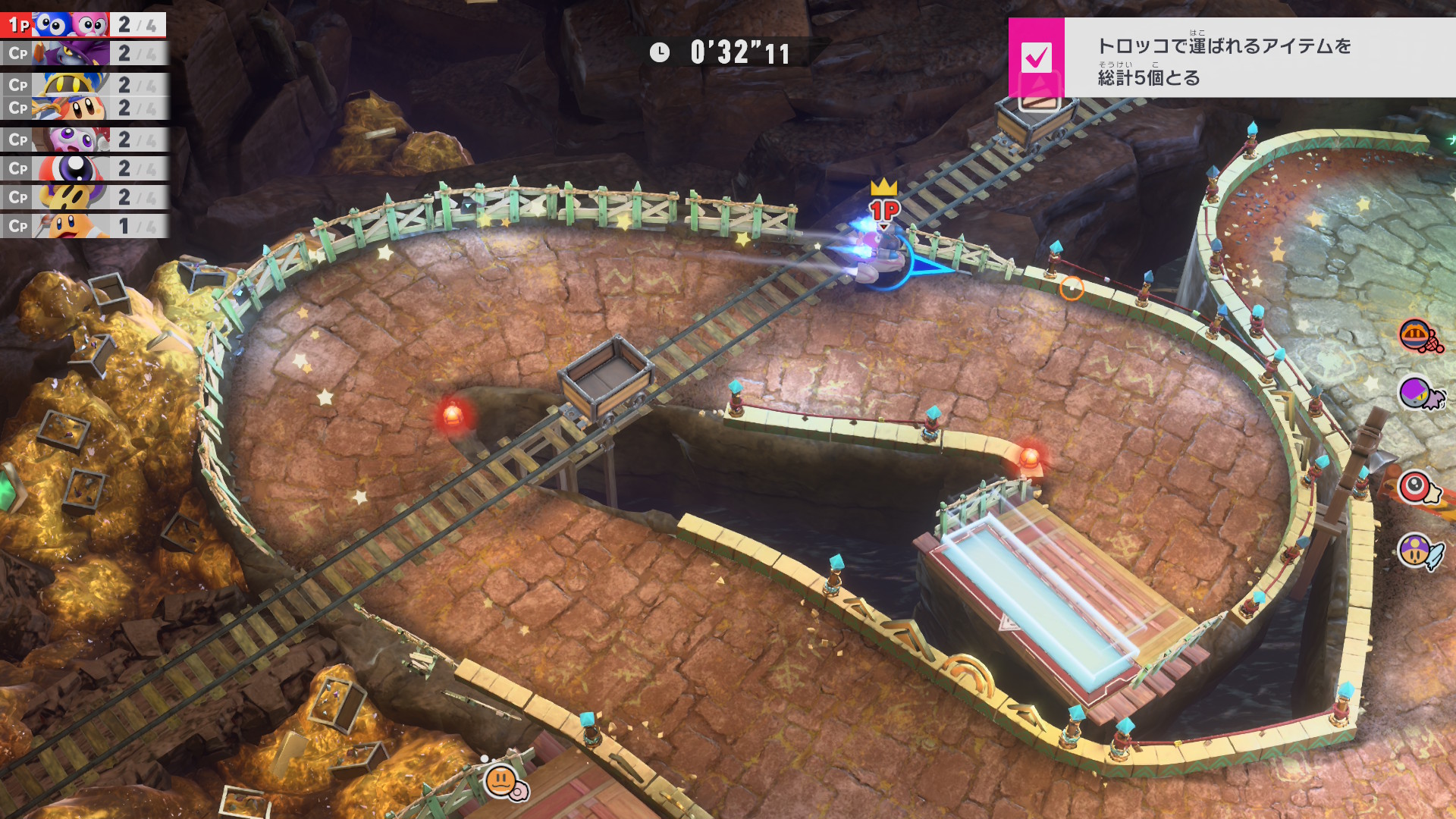Select Magolor's row in the lap ranking
Image resolution: width=1456 pixels, height=819 pixels.
[83, 84]
